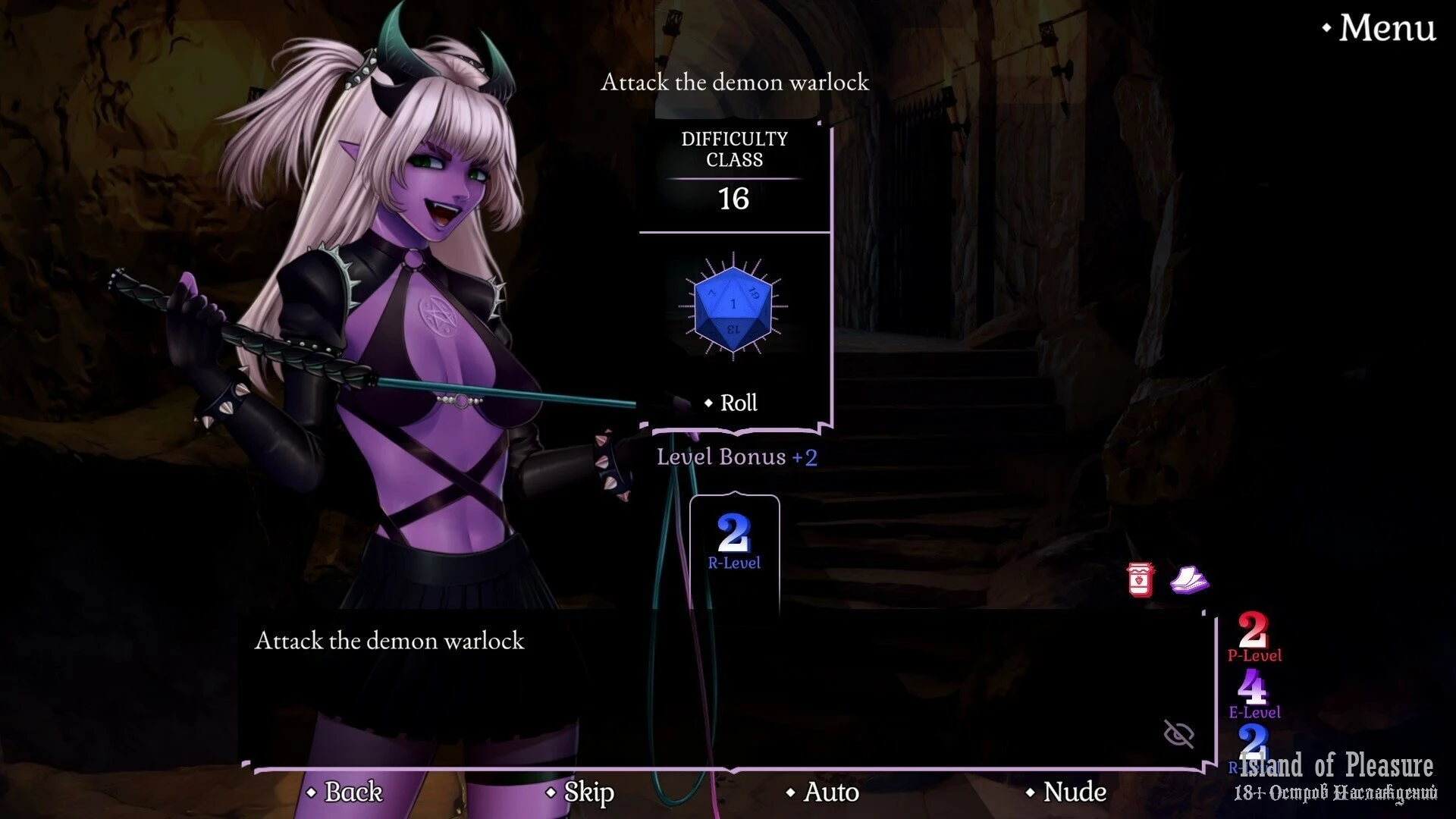Select the R-Level bonus card
The height and width of the screenshot is (819, 1456).
pyautogui.click(x=734, y=542)
